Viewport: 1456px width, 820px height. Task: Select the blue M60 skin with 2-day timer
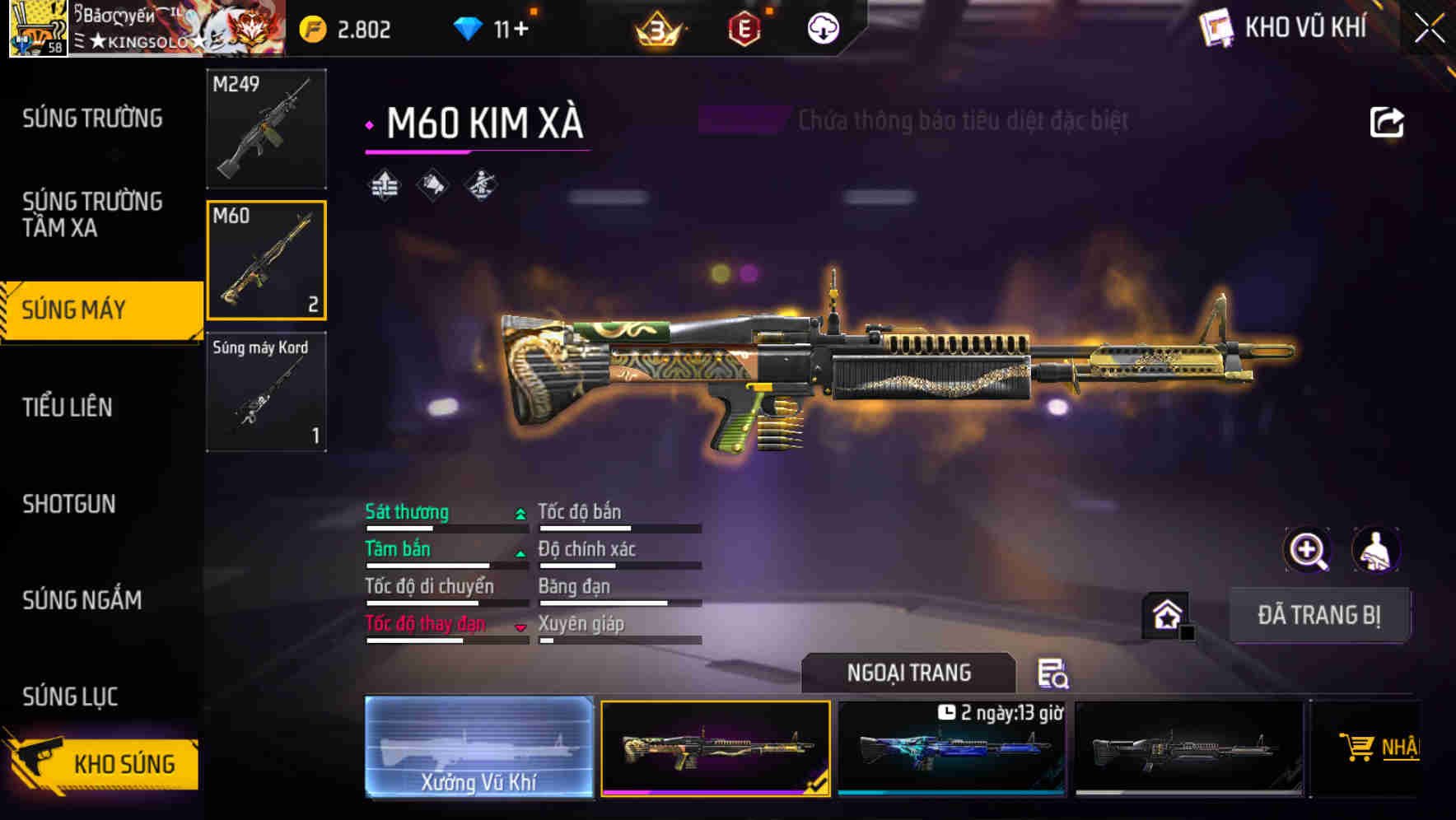coord(951,751)
